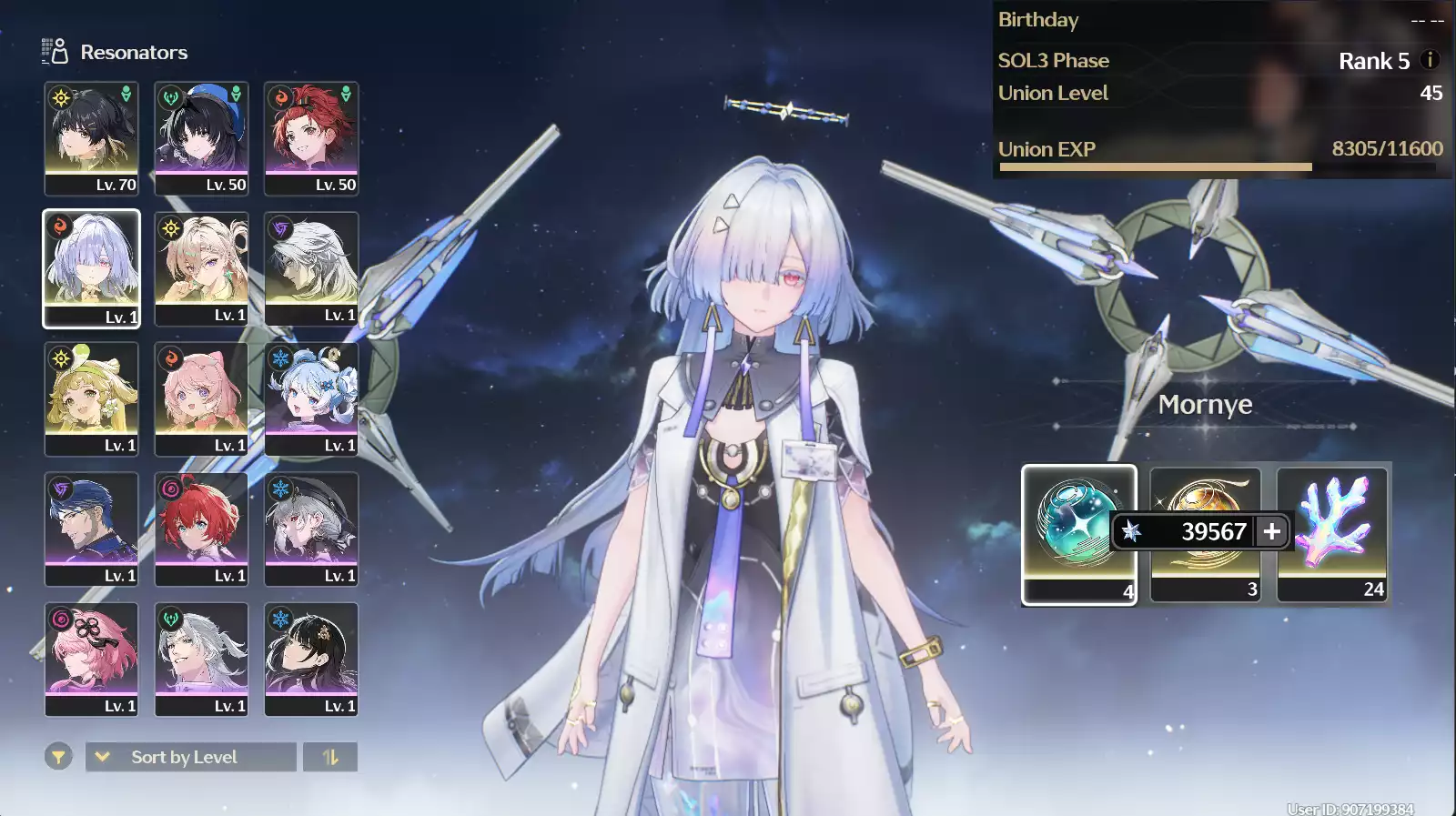Toggle the sort order arrows
Viewport: 1456px width, 816px height.
(329, 757)
